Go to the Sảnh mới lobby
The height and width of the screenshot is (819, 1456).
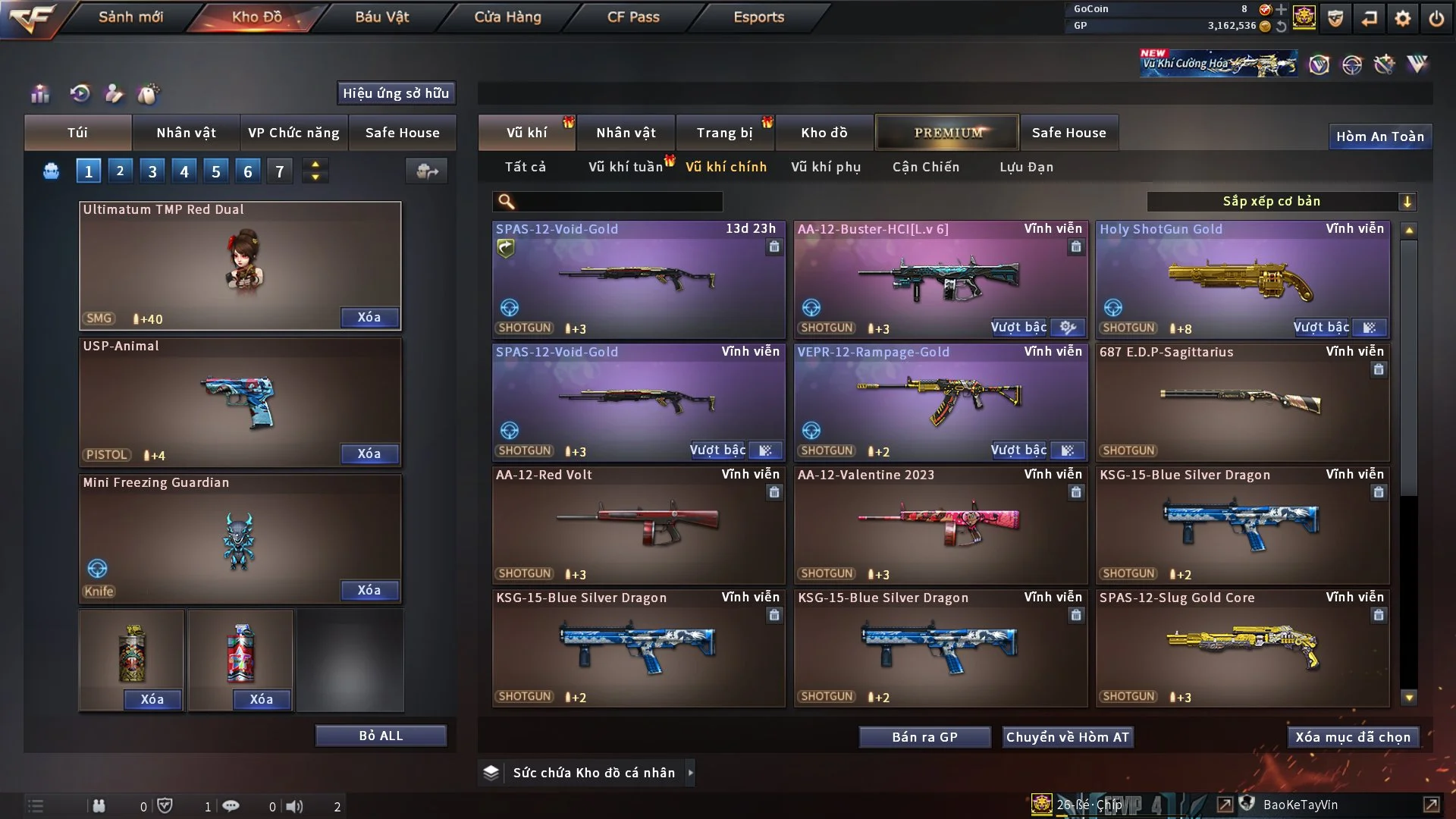(130, 17)
